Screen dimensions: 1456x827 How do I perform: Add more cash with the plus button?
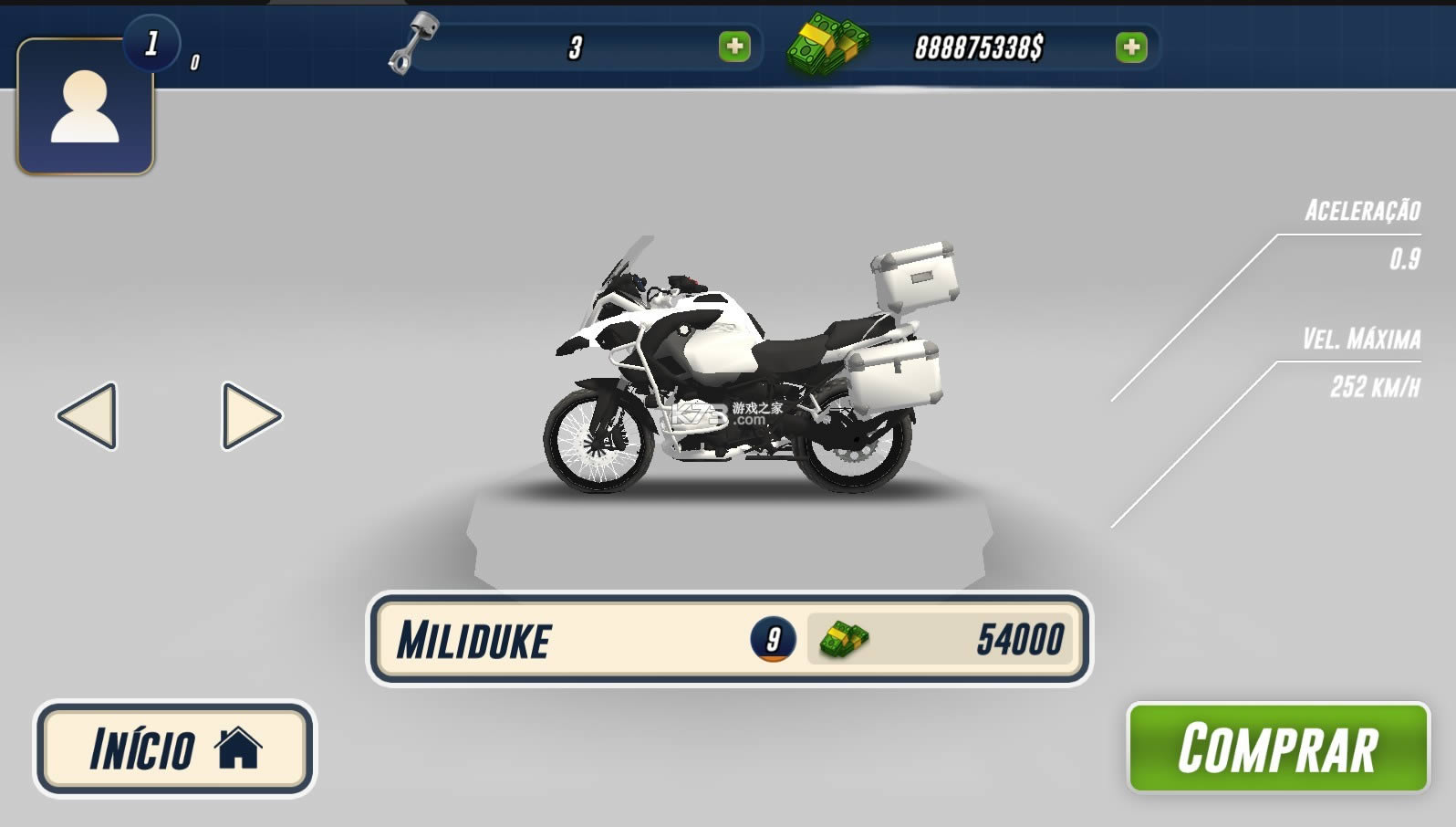(1131, 47)
